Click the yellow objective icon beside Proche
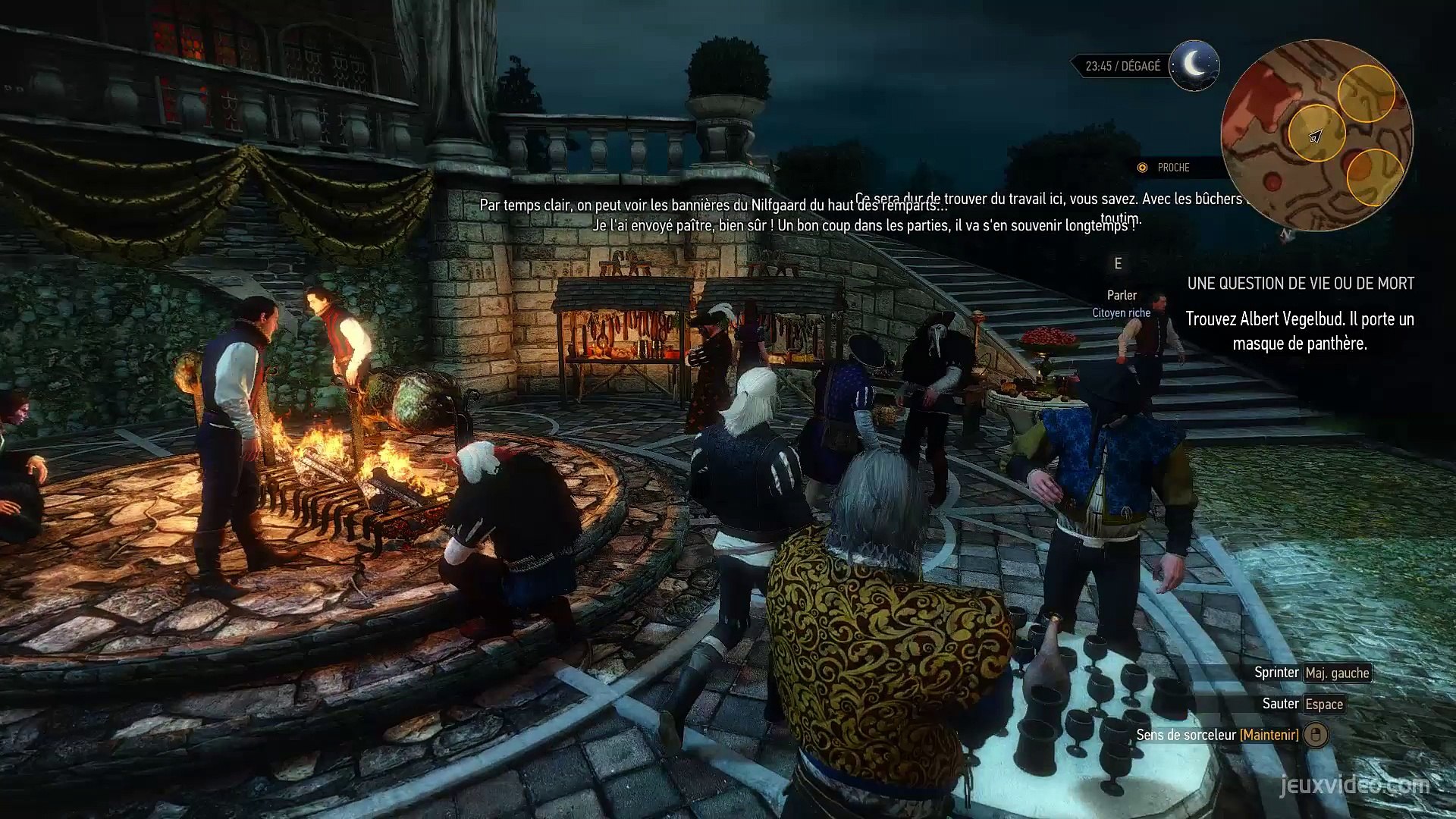 click(x=1143, y=168)
